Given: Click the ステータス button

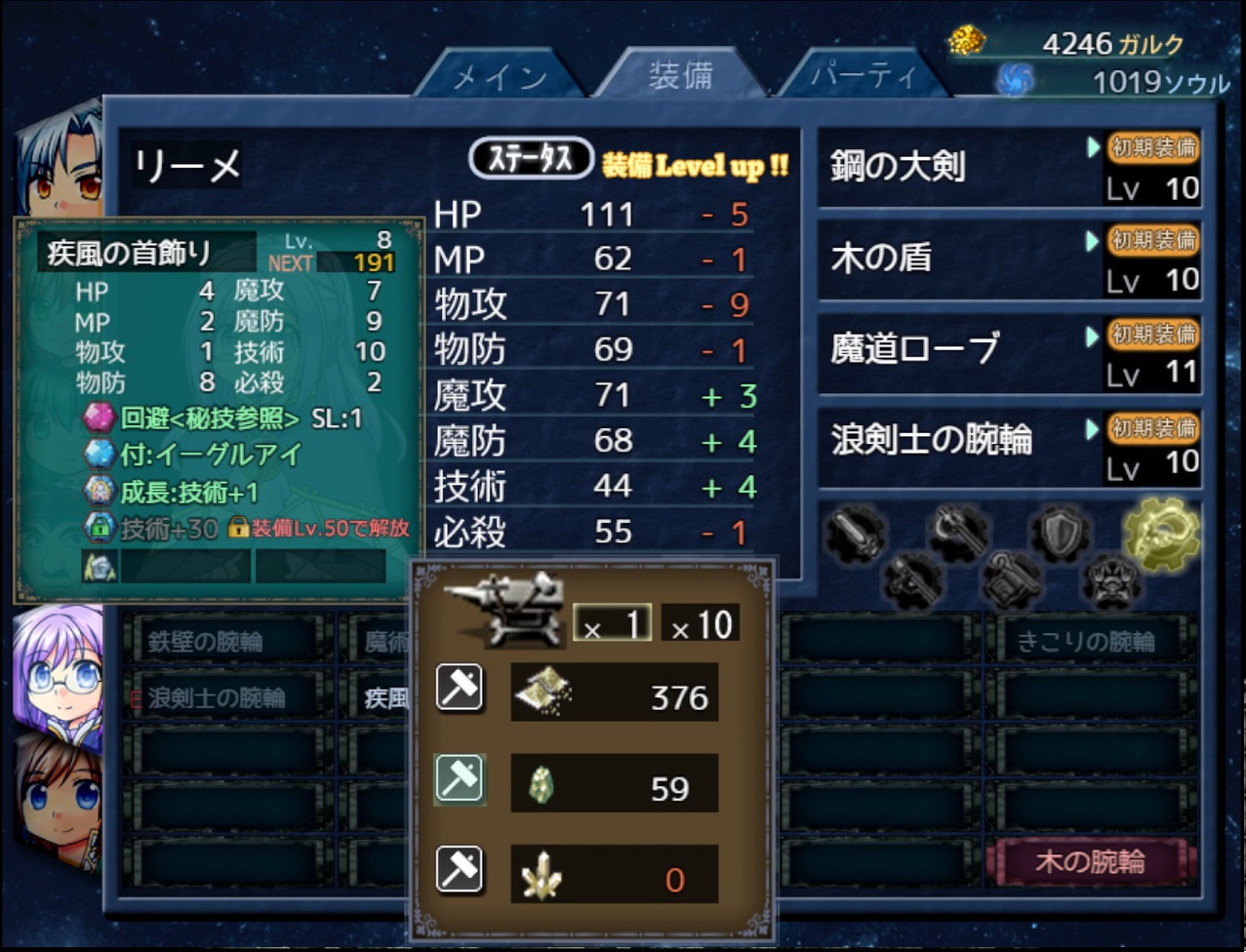Looking at the screenshot, I should [x=531, y=159].
